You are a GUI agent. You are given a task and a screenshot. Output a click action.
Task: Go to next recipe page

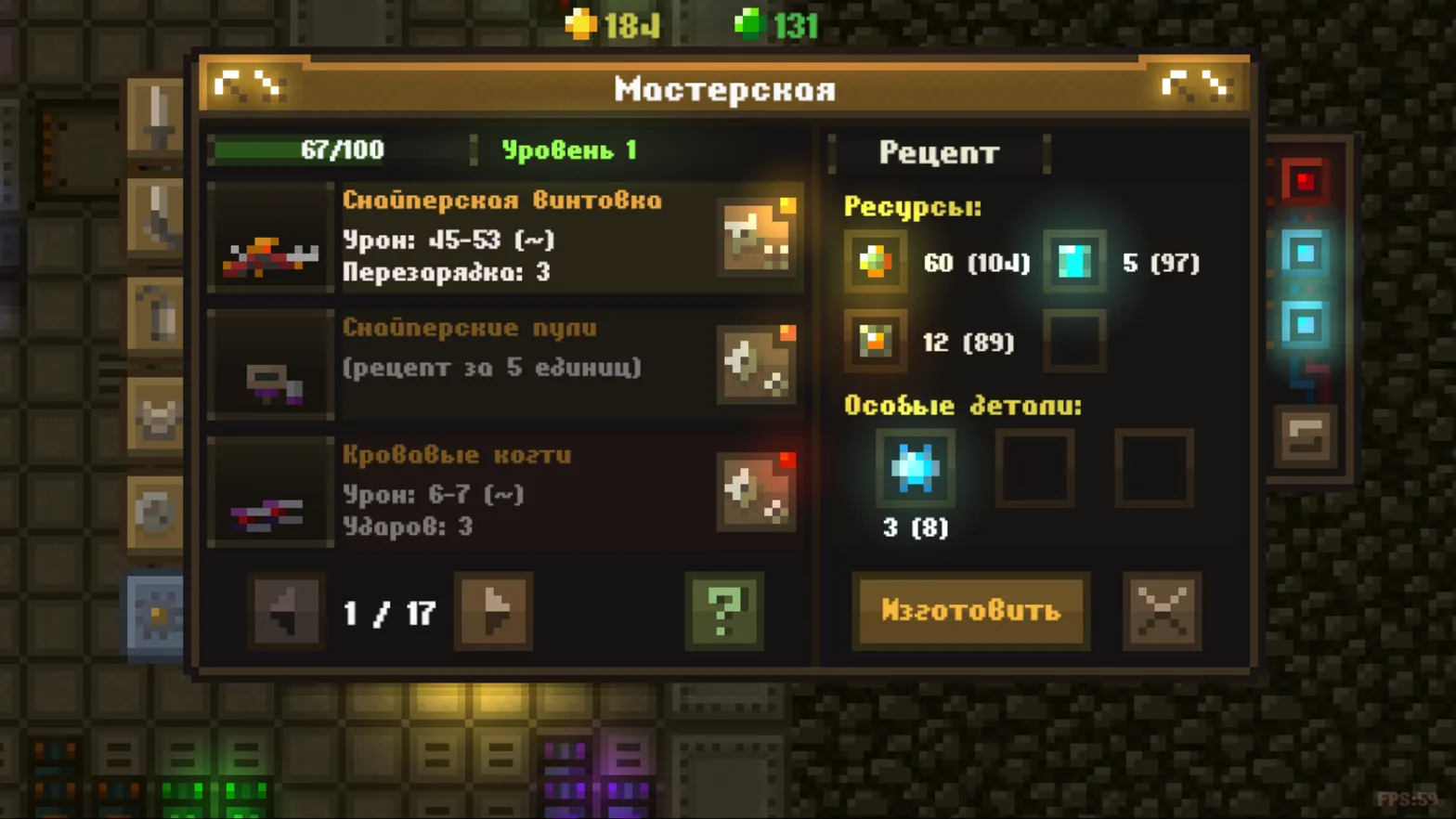[492, 612]
